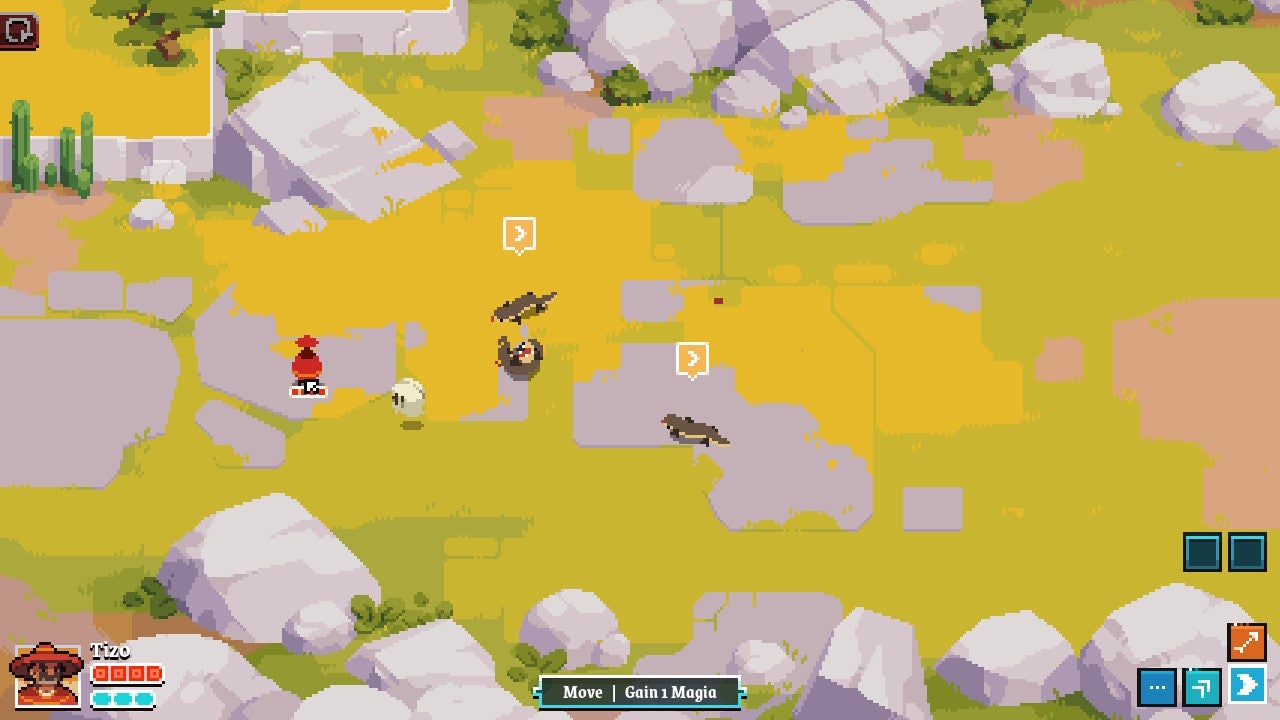
Task: Select the Move action arrowhead button
Action: pyautogui.click(x=1247, y=686)
